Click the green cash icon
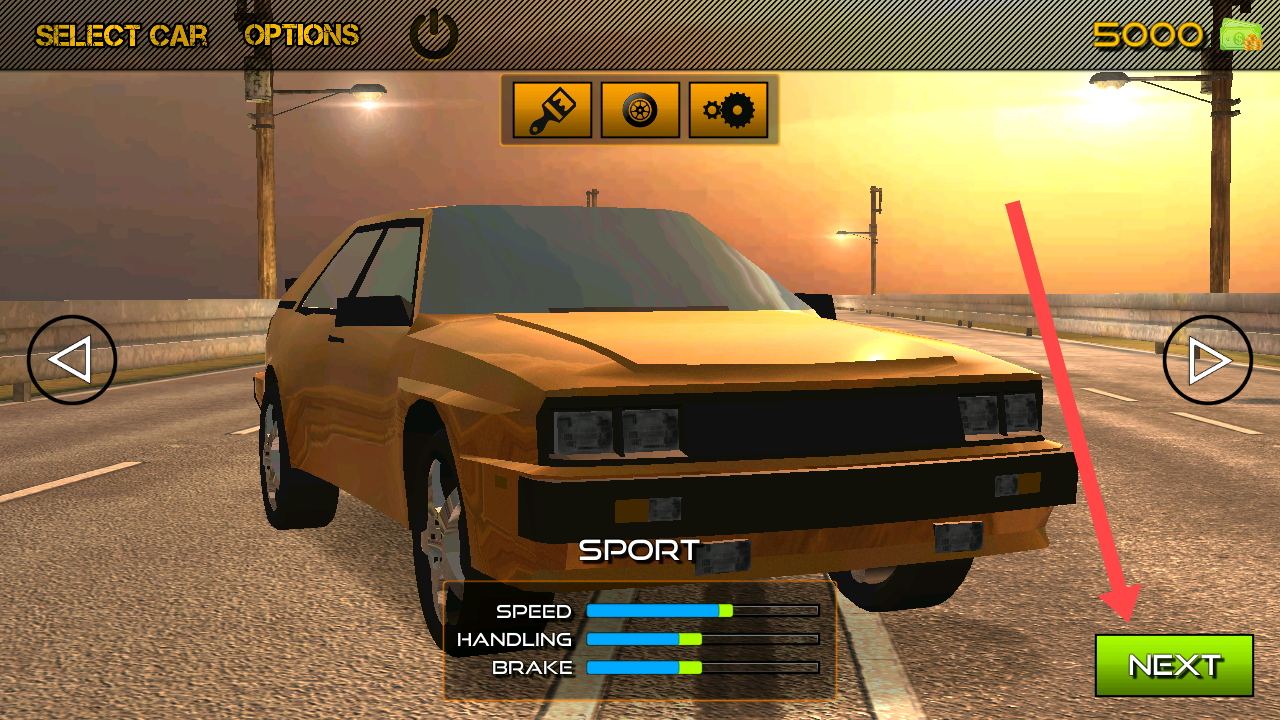1280x720 pixels. coord(1241,36)
